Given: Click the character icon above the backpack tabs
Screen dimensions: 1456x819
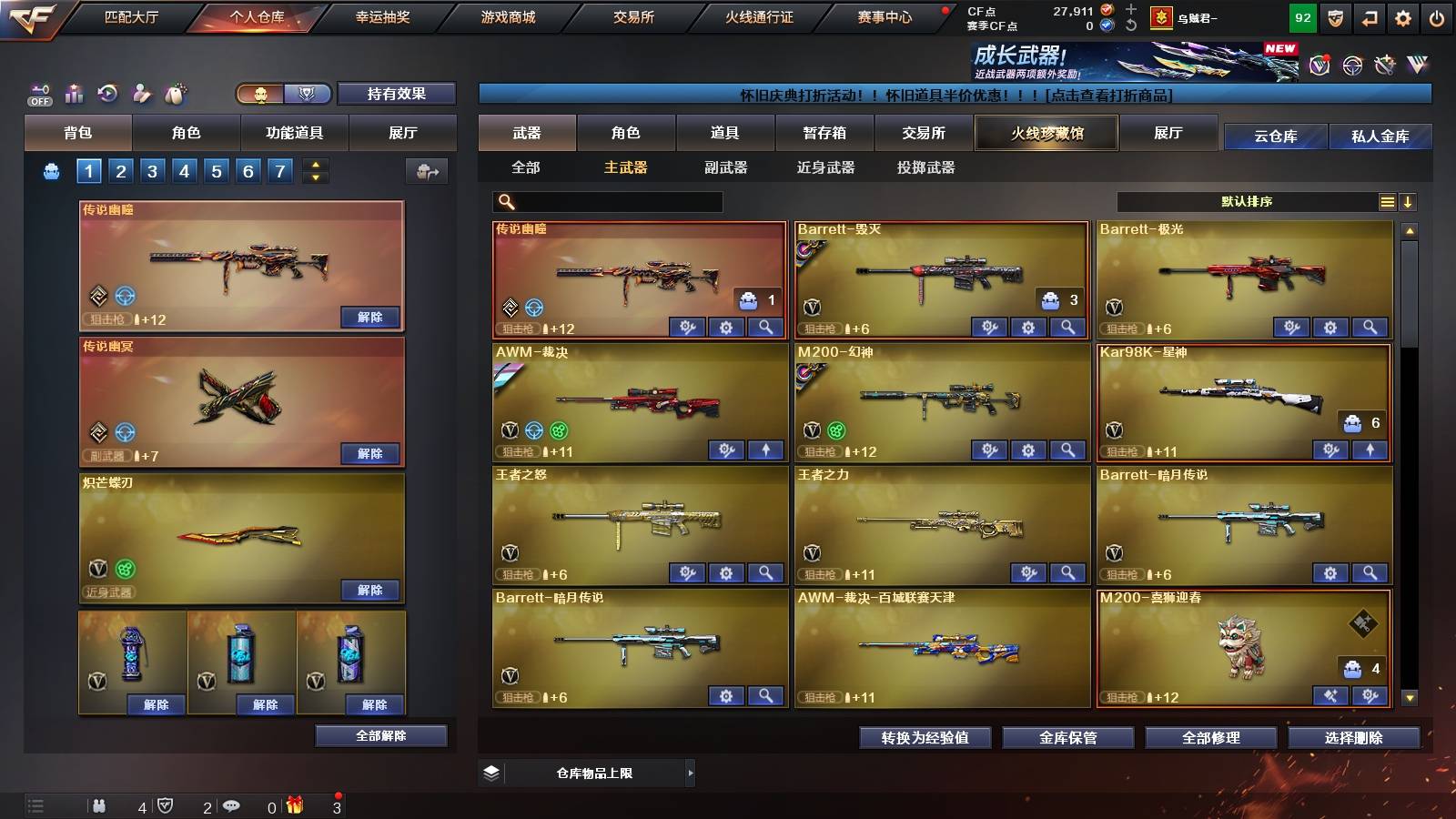Looking at the screenshot, I should click(141, 91).
